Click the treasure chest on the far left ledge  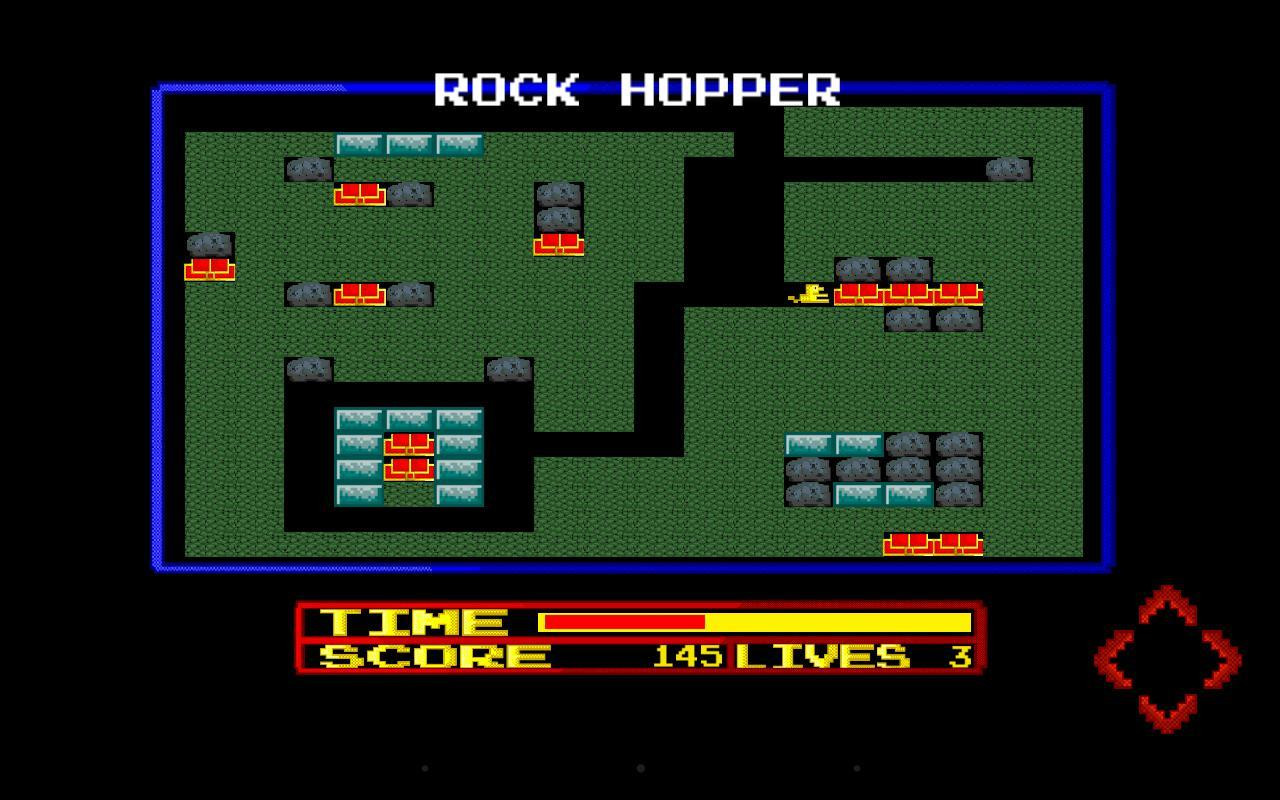click(207, 270)
